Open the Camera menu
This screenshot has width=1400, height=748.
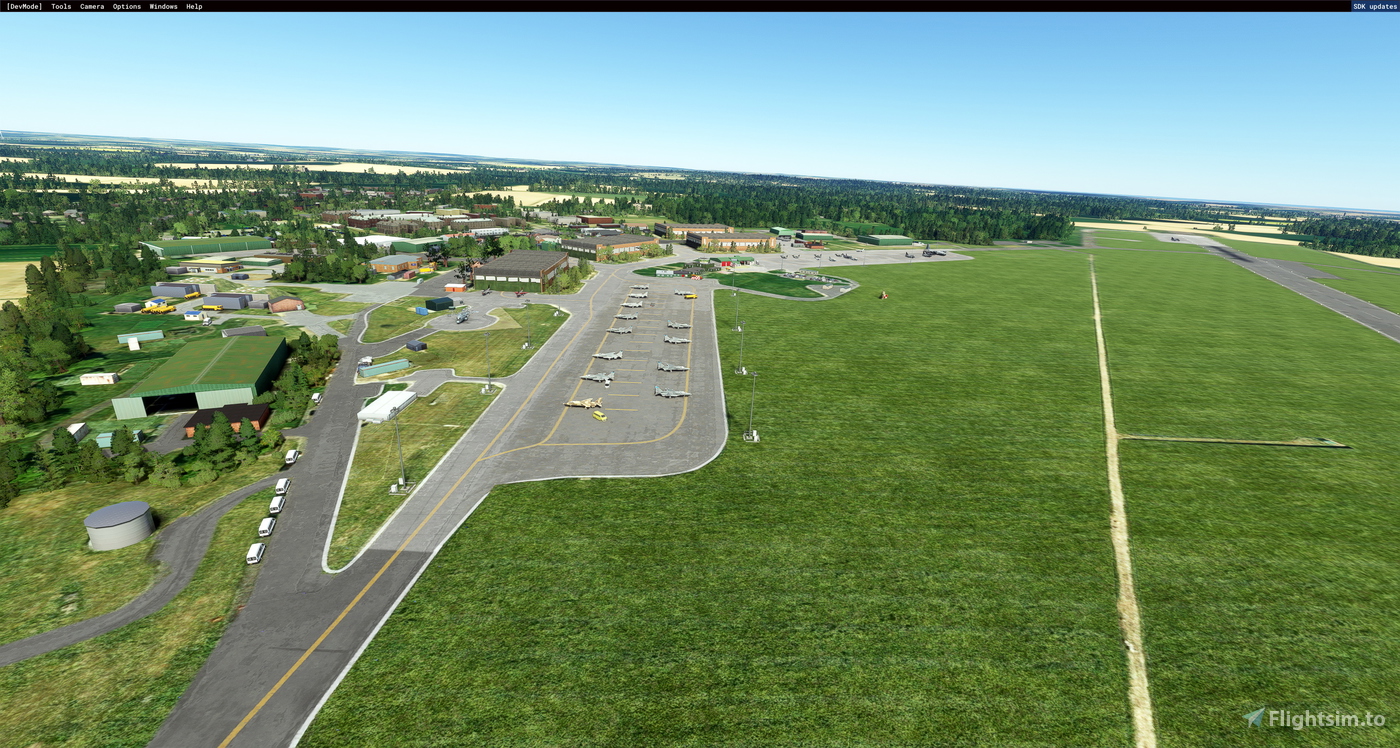point(90,6)
